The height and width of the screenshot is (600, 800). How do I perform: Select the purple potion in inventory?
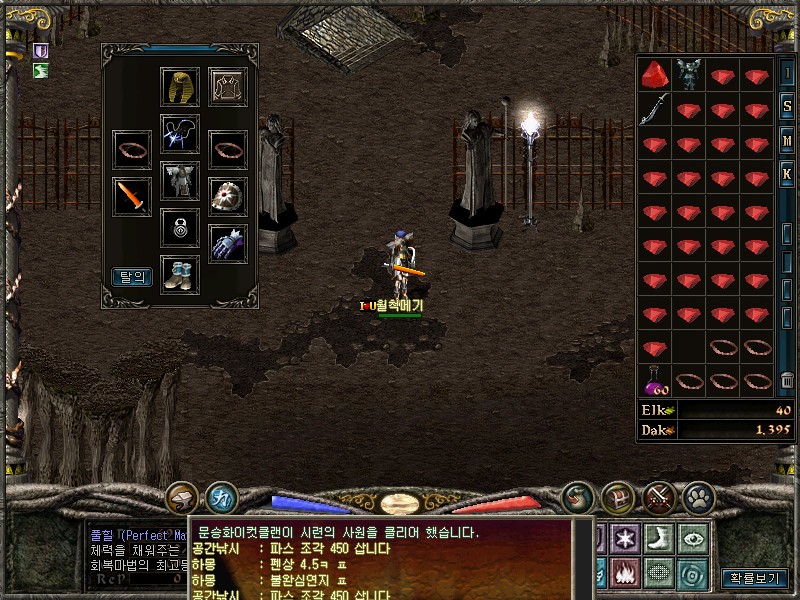tap(654, 381)
